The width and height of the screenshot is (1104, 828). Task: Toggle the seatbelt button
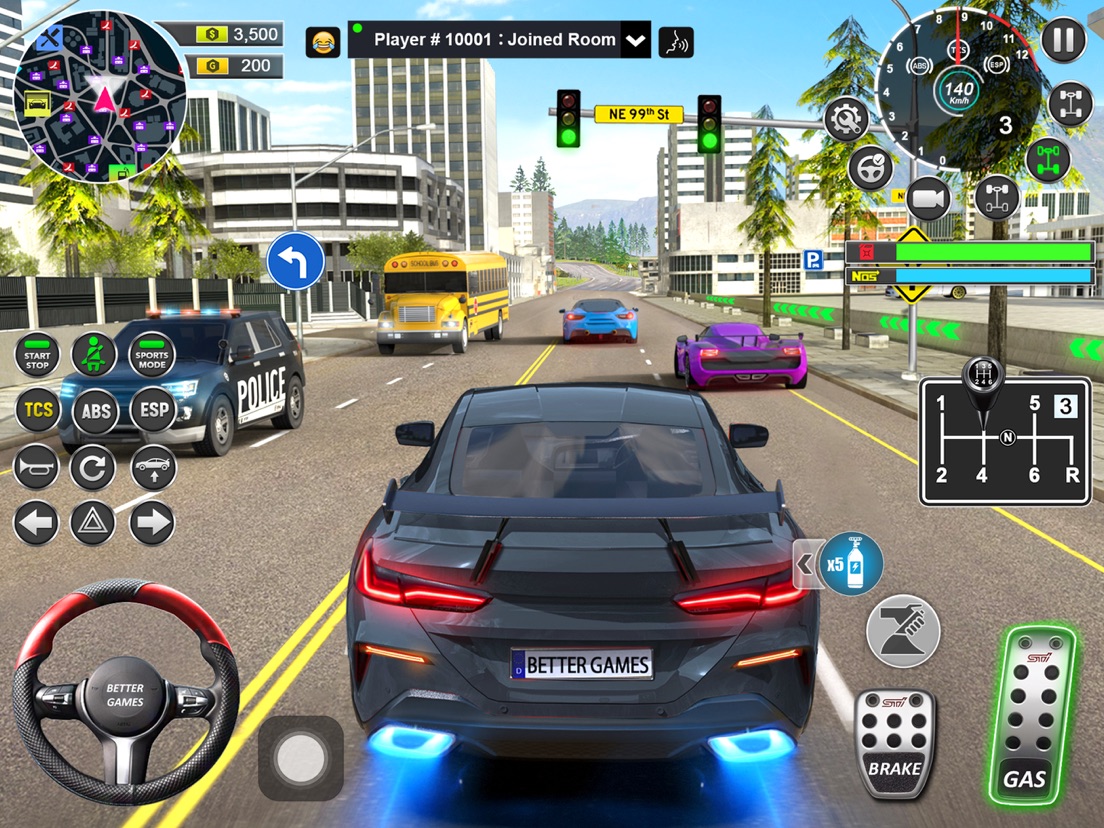(94, 355)
